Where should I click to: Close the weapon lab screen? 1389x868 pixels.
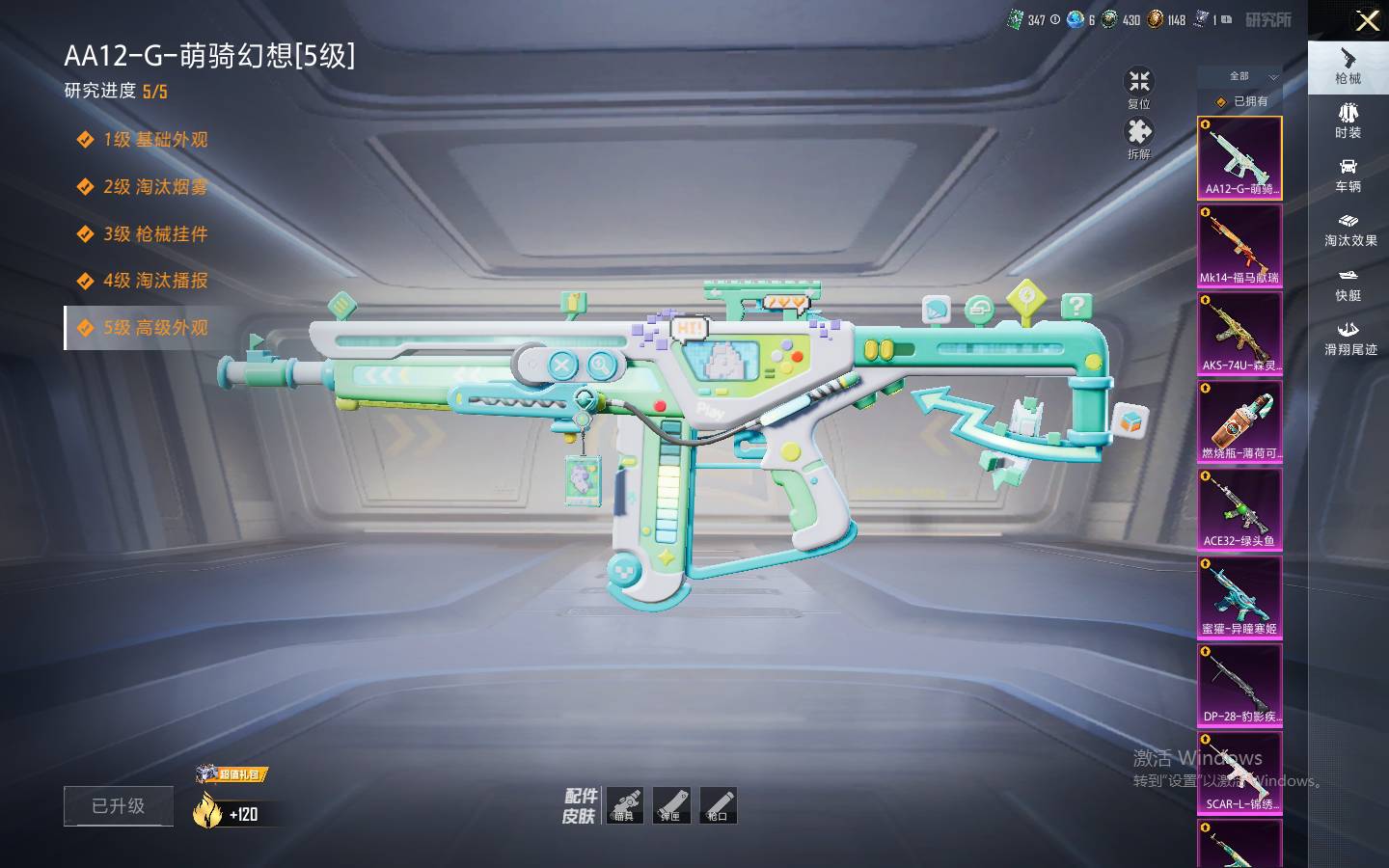1367,20
